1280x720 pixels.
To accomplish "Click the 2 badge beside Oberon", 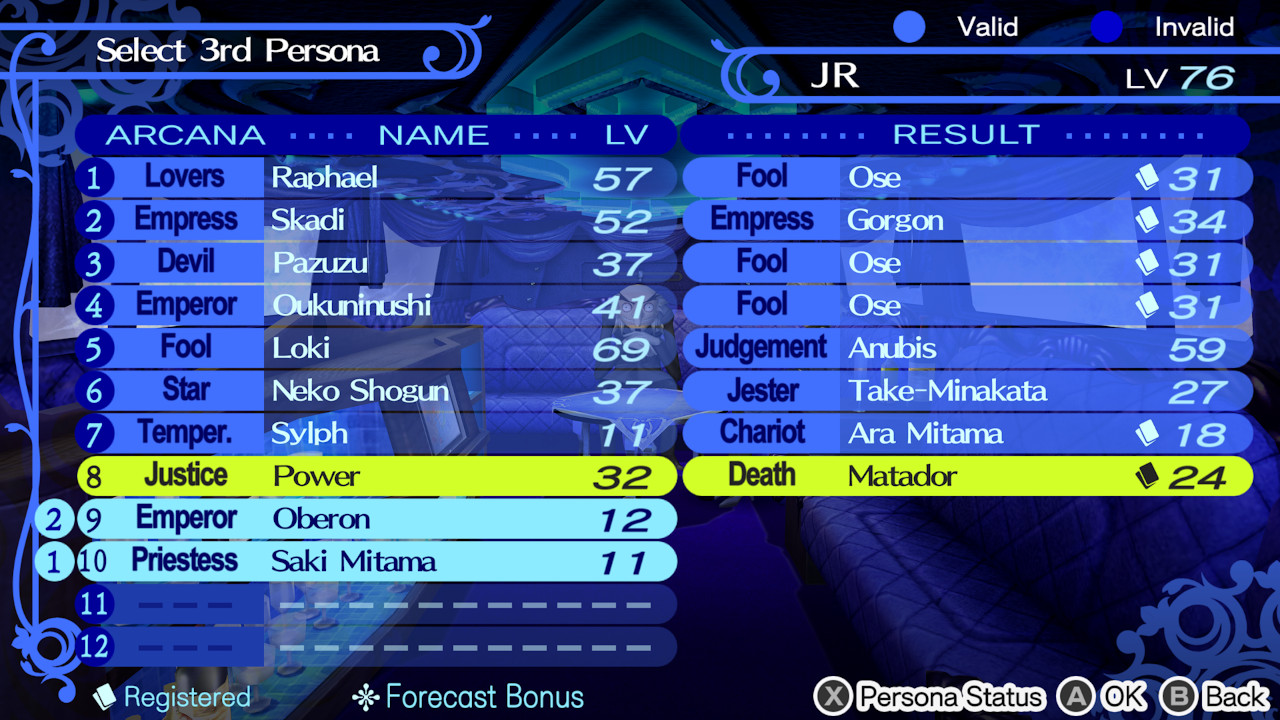I will pyautogui.click(x=53, y=519).
